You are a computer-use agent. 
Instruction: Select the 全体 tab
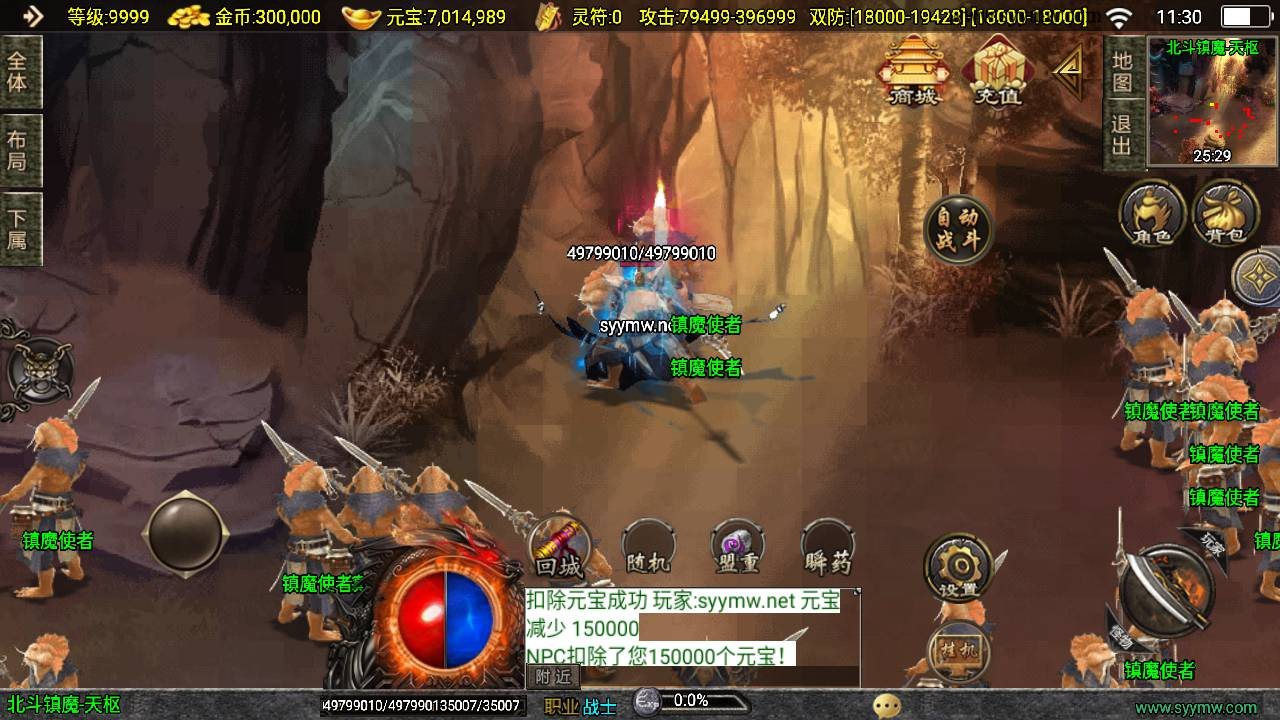click(19, 71)
